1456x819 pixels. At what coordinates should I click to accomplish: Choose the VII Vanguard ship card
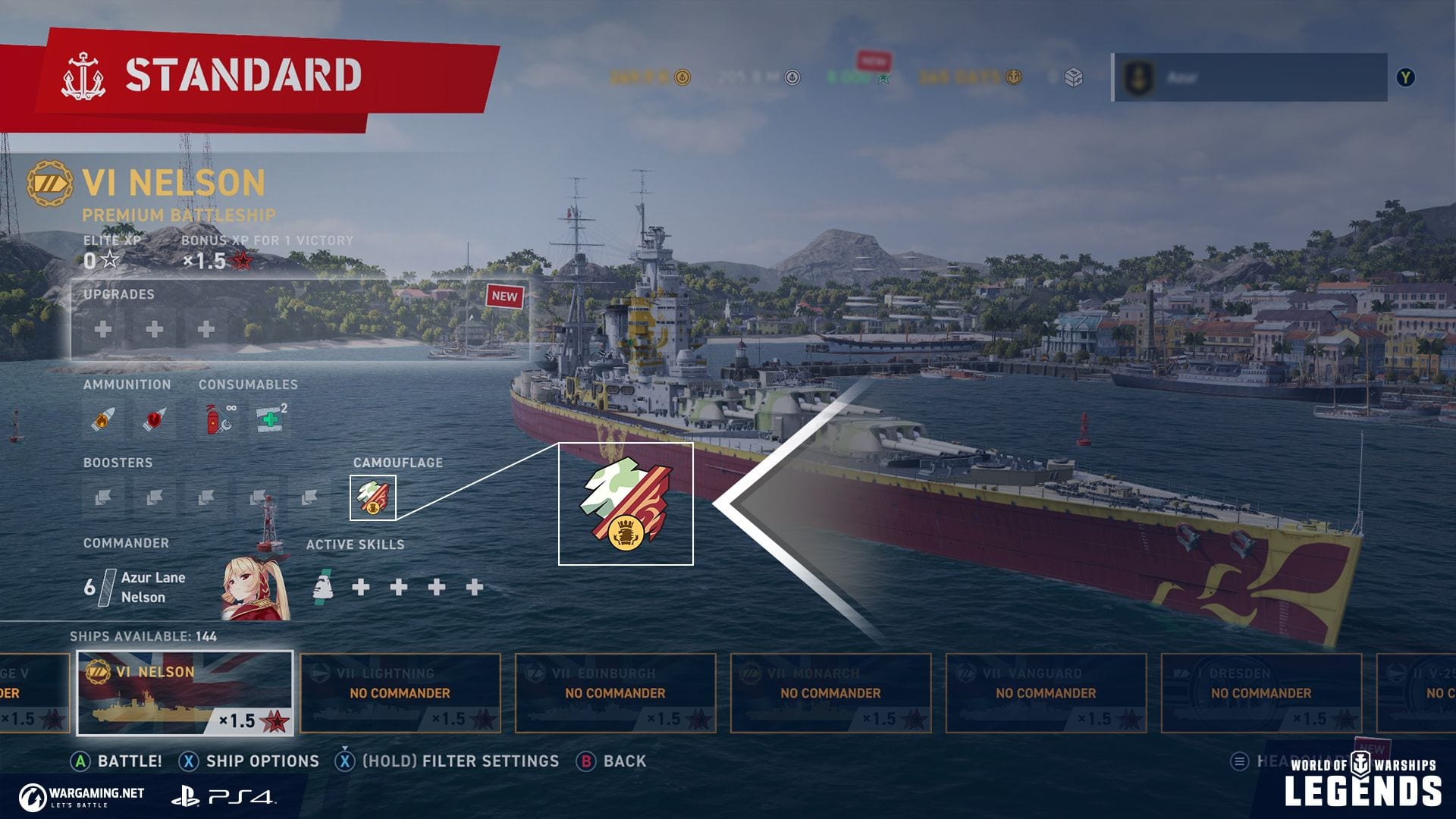(1046, 693)
